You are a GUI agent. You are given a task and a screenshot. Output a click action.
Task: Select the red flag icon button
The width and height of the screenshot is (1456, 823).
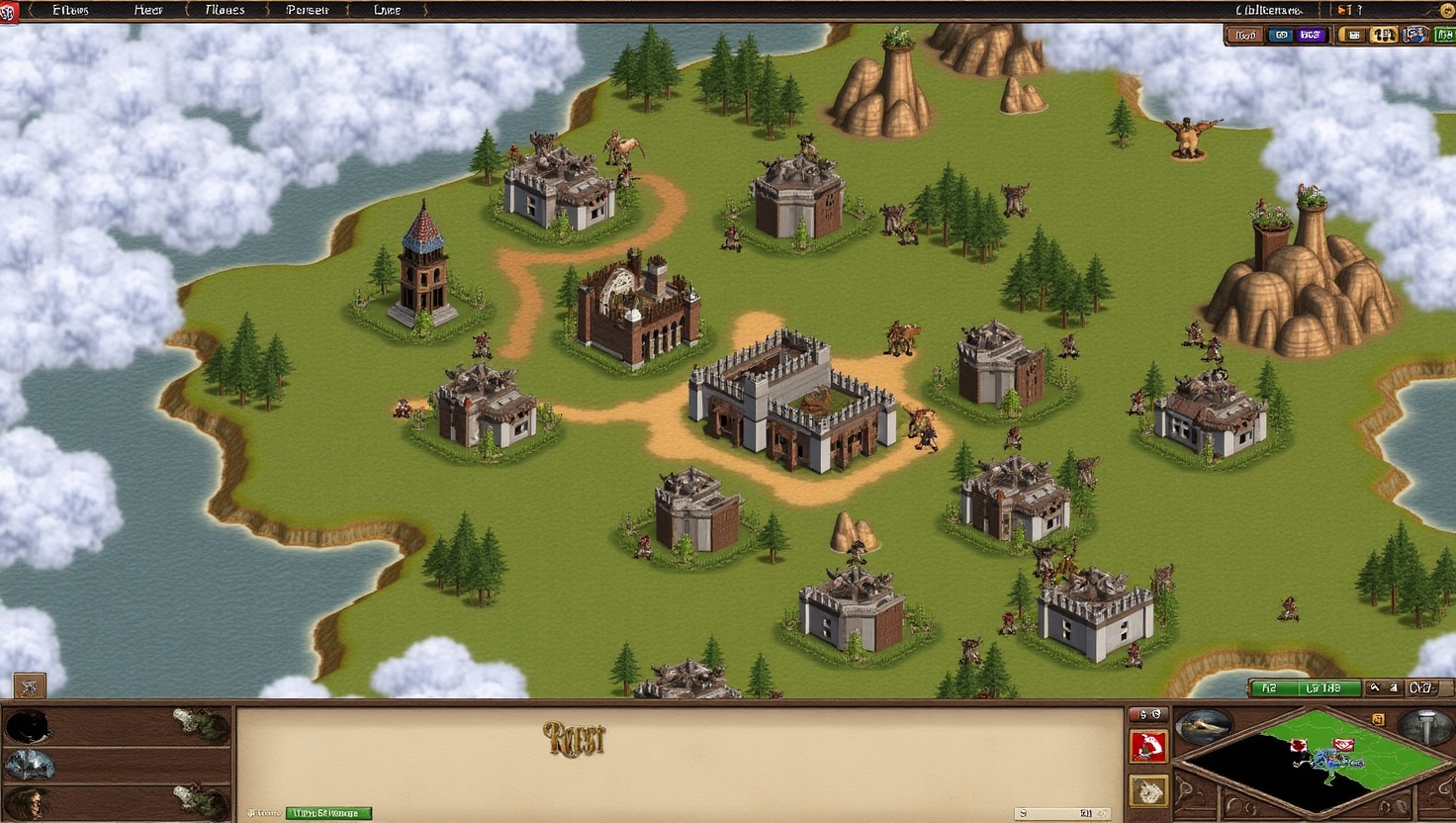1148,747
